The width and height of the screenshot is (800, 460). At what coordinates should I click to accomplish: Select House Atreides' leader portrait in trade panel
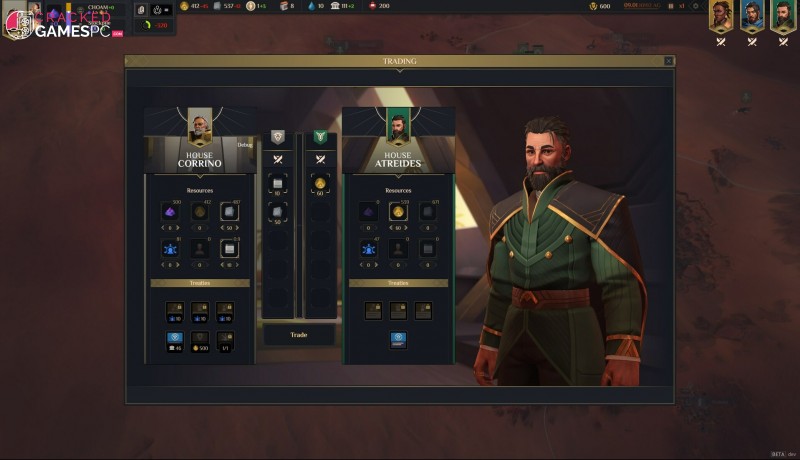click(x=398, y=127)
